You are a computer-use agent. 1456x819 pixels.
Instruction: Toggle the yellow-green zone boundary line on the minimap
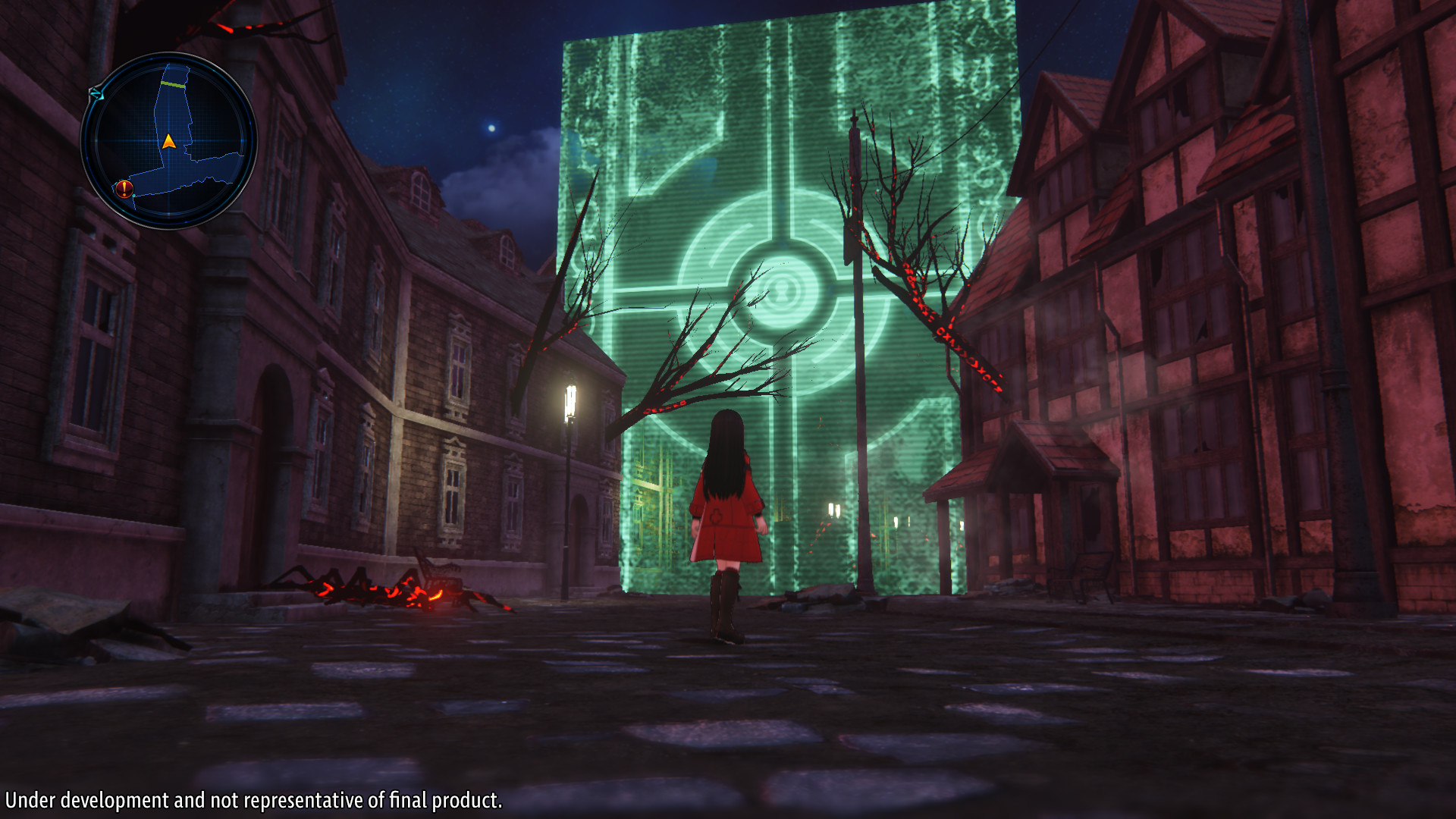[x=172, y=83]
